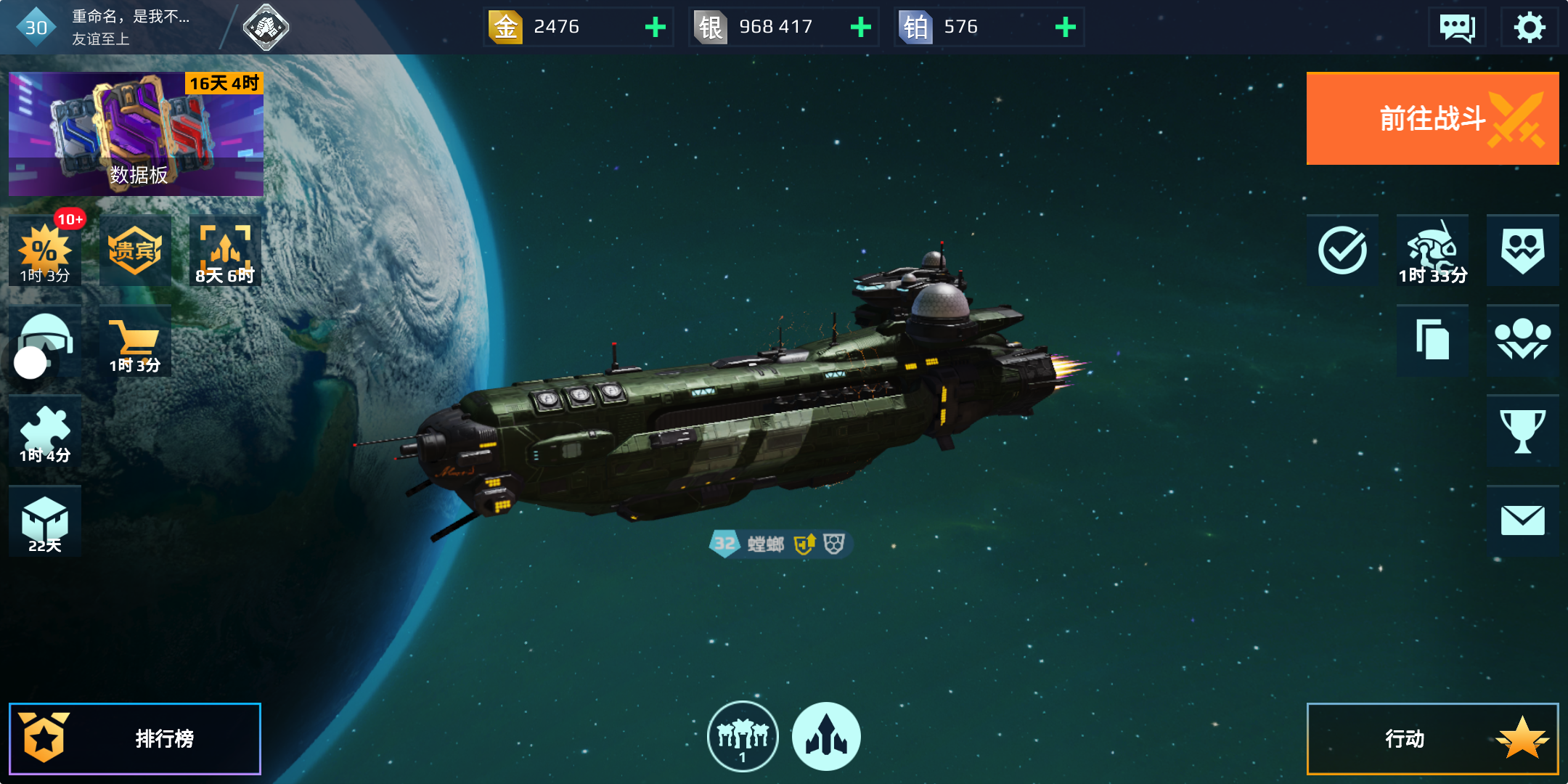
Task: Open the cube crate icon
Action: [x=45, y=521]
